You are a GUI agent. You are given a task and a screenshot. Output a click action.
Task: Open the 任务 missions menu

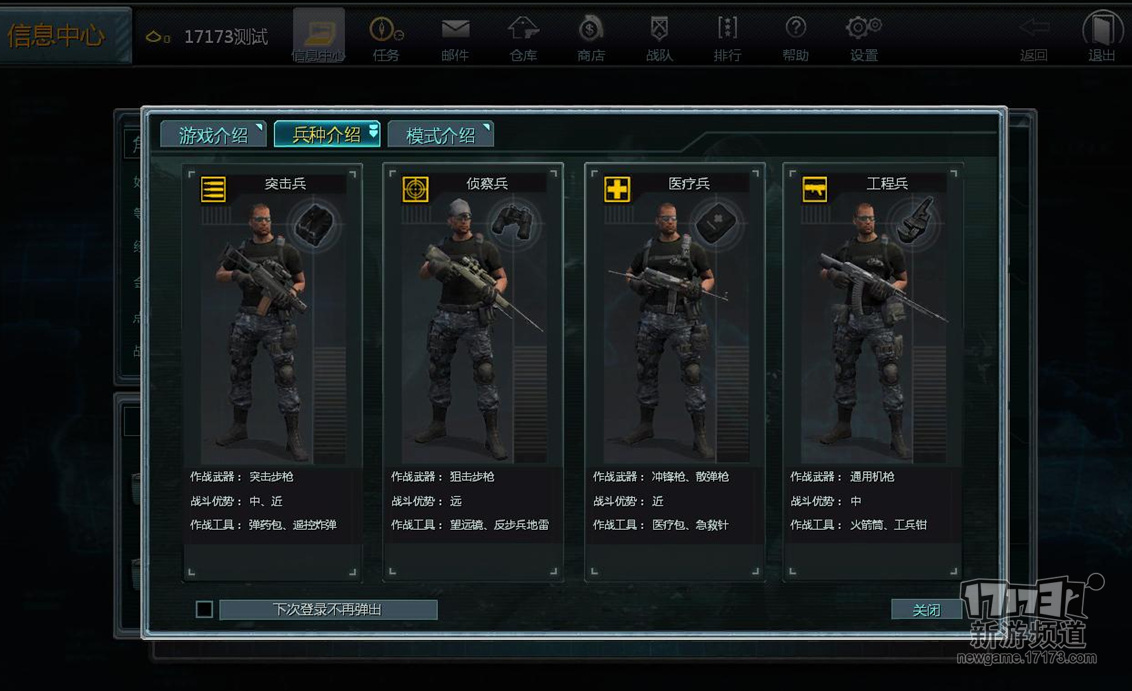(386, 37)
